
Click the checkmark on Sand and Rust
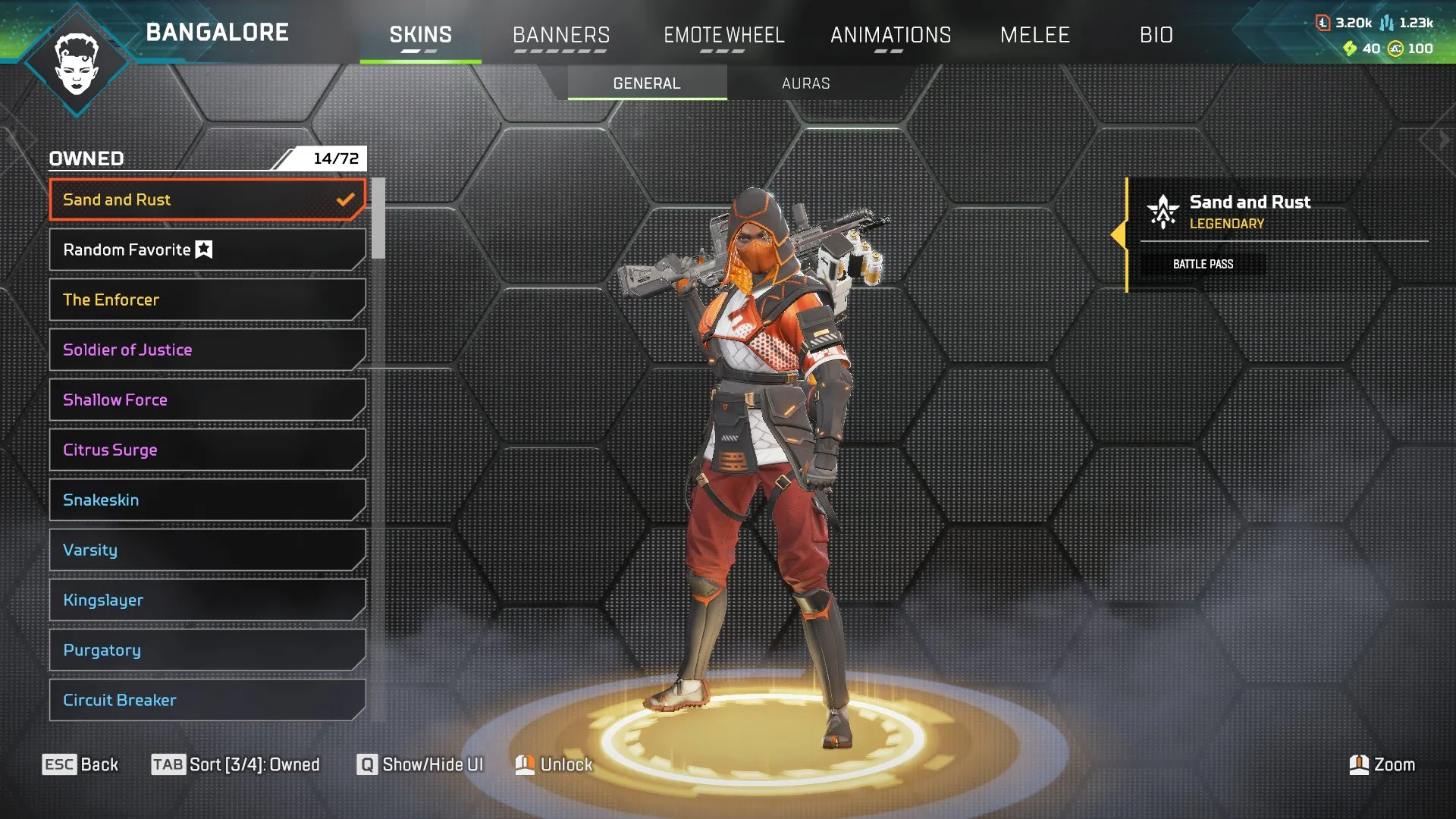click(x=347, y=199)
